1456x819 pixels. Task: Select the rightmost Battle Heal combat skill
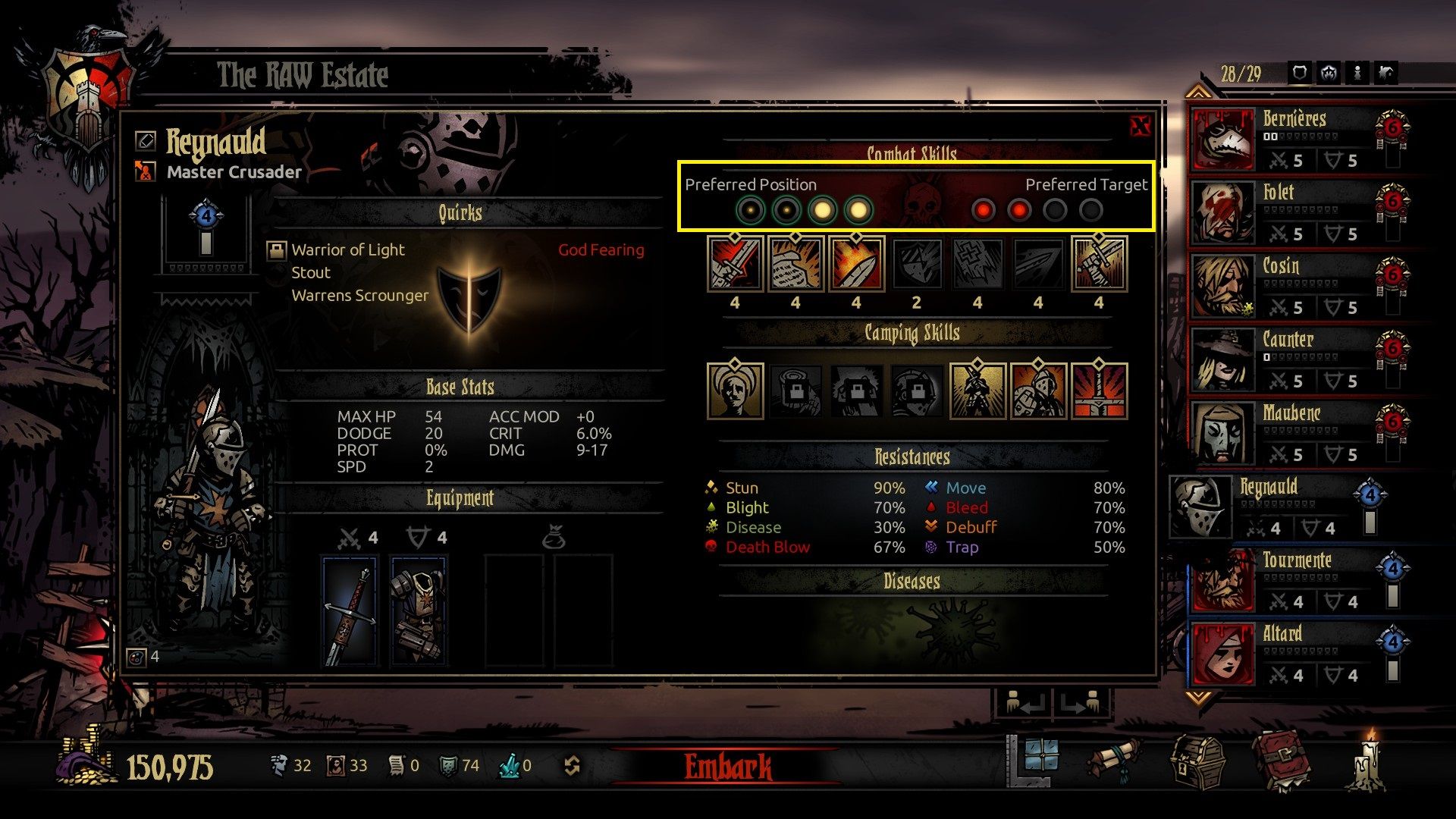tap(1099, 265)
